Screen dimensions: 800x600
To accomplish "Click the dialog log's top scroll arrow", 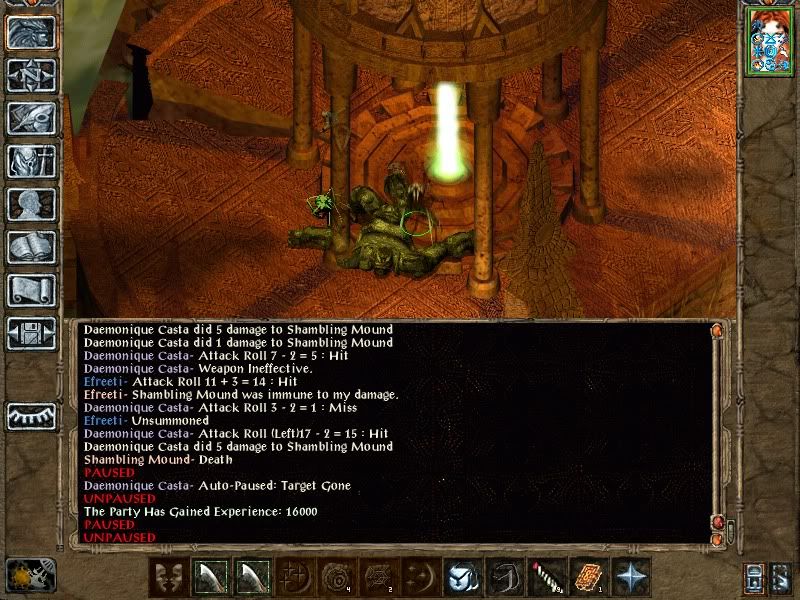I will [716, 330].
